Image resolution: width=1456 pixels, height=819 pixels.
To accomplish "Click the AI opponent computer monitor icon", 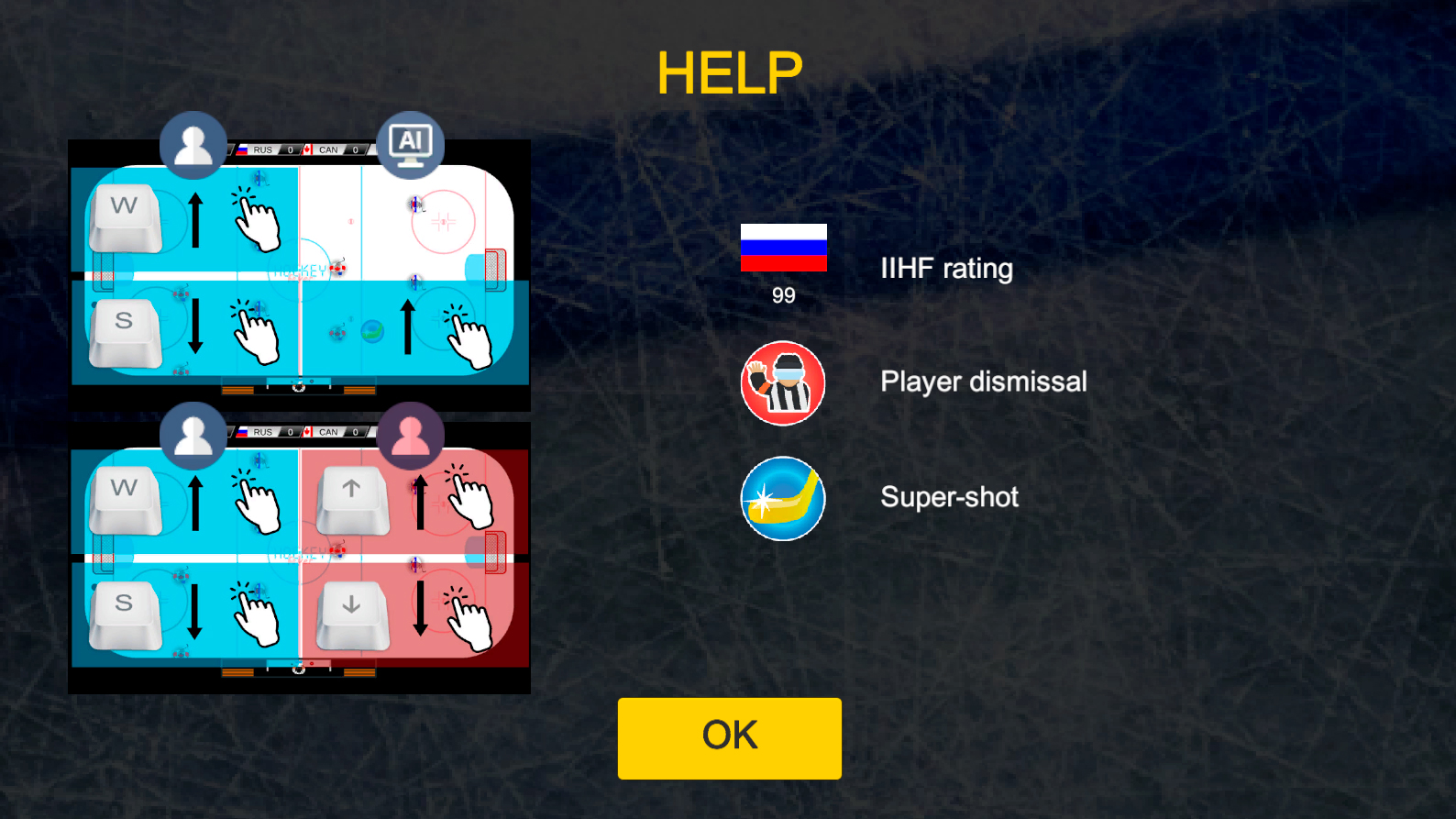I will pos(410,142).
